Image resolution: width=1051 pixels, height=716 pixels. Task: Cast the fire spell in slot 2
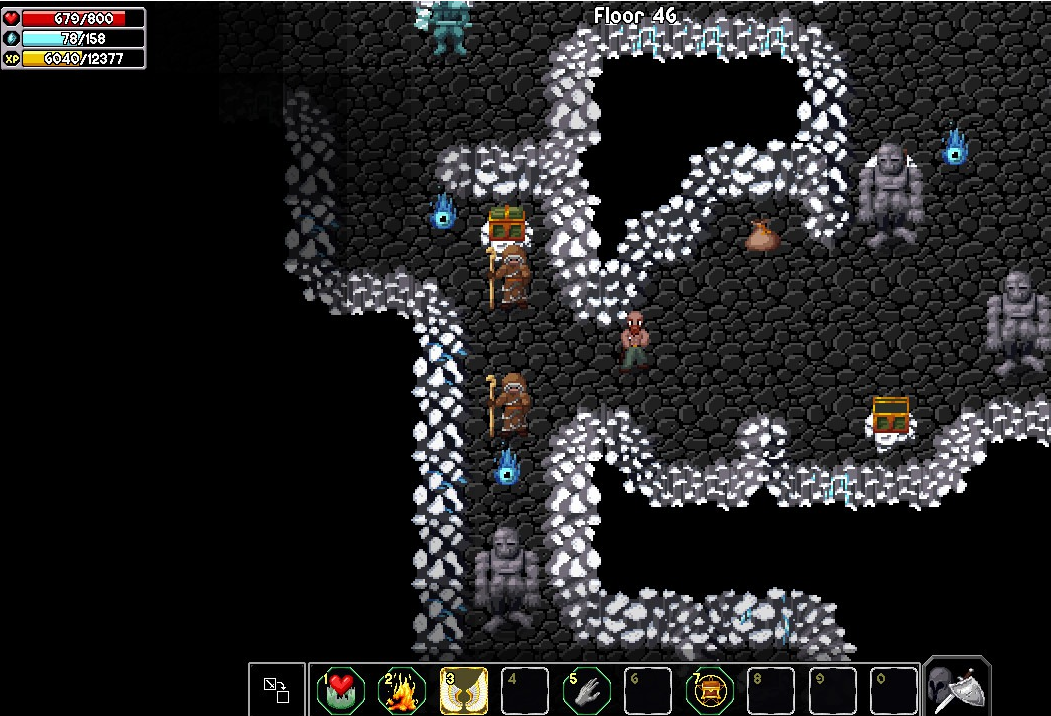[402, 690]
